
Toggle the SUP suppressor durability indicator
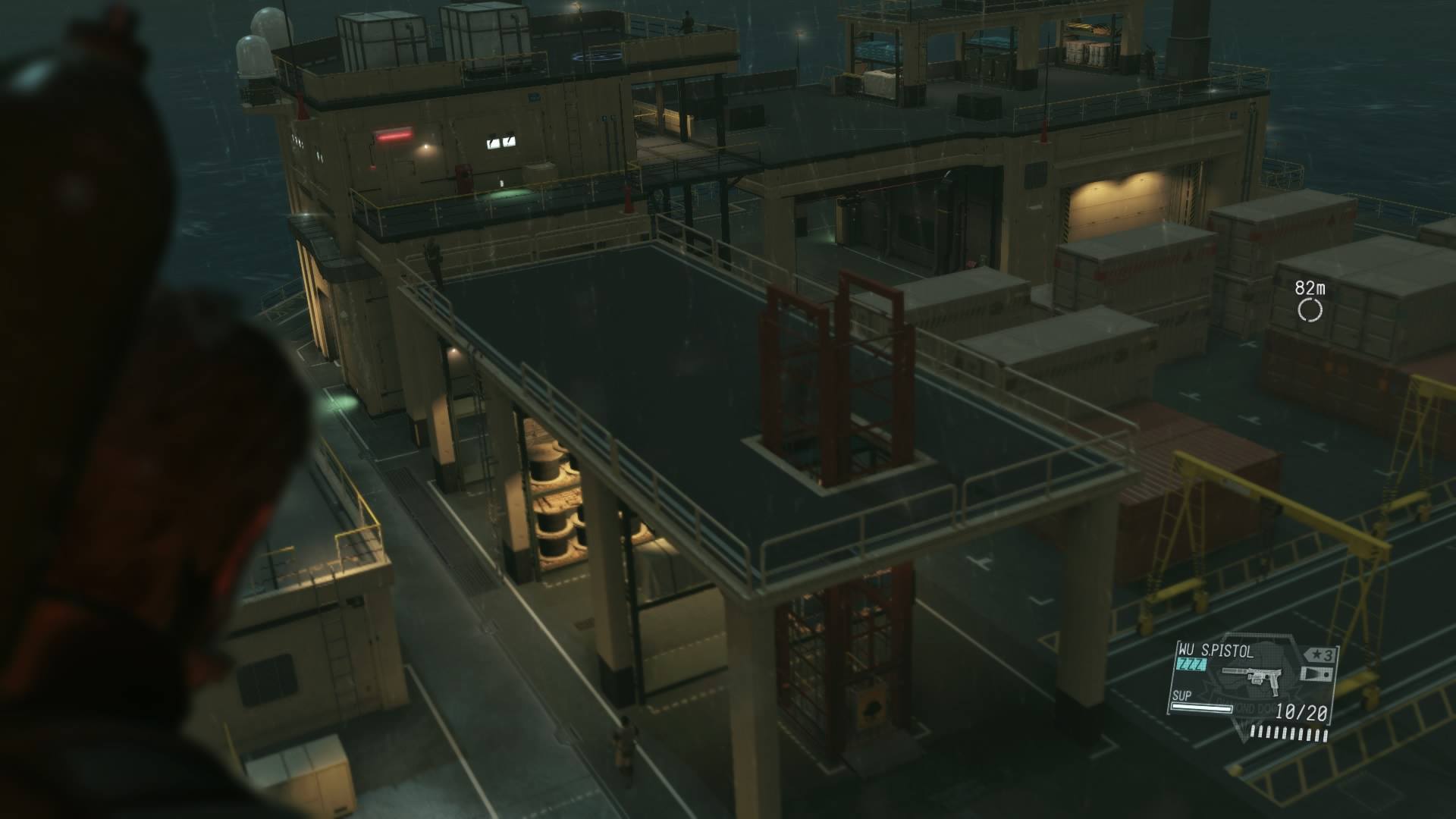pyautogui.click(x=1202, y=709)
